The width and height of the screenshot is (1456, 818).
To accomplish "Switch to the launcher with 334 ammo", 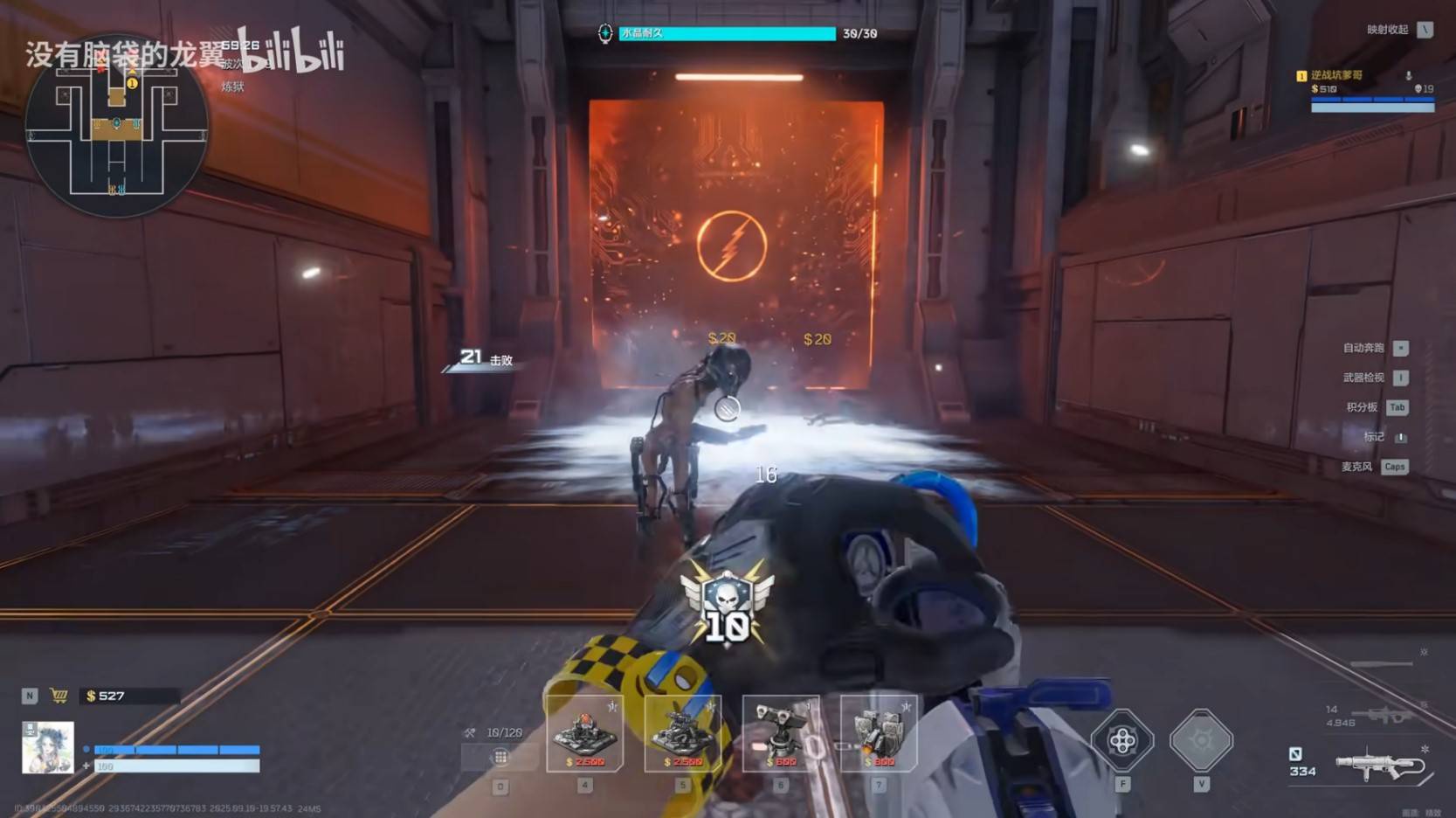I will (1380, 763).
